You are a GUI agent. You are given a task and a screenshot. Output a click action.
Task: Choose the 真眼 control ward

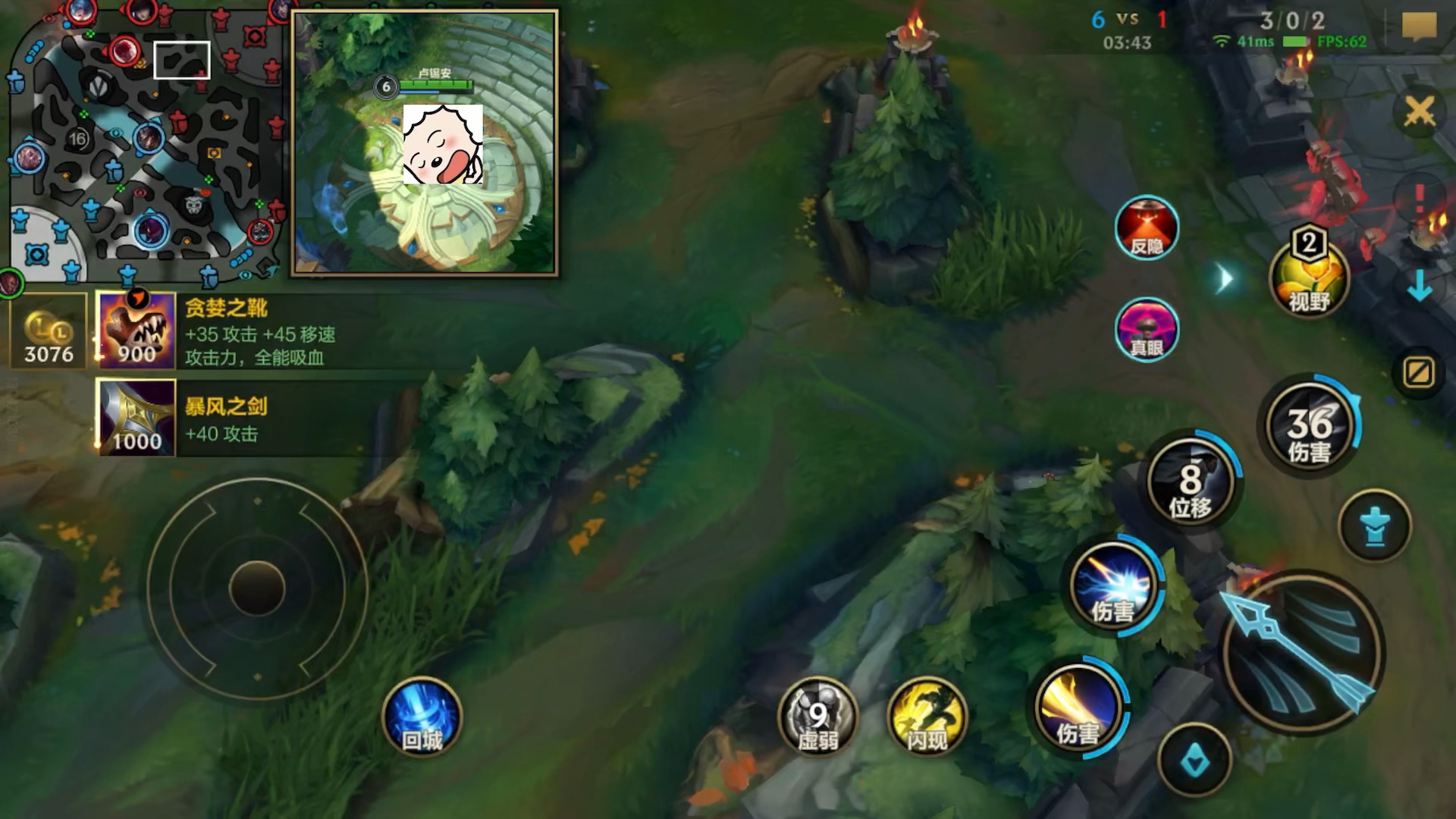point(1146,329)
